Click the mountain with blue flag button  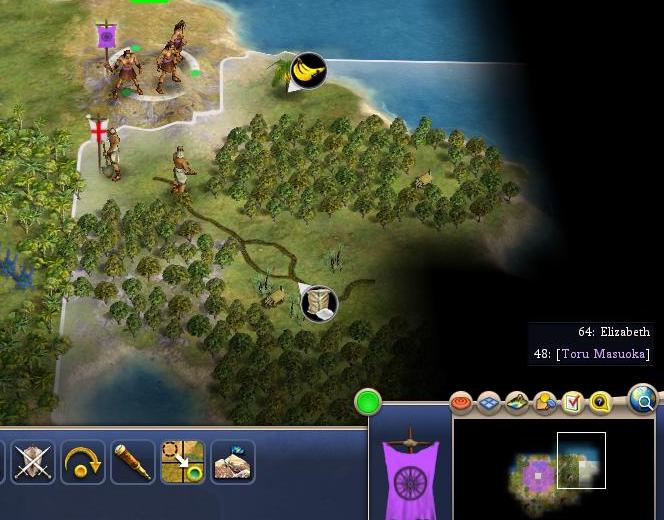tap(233, 462)
